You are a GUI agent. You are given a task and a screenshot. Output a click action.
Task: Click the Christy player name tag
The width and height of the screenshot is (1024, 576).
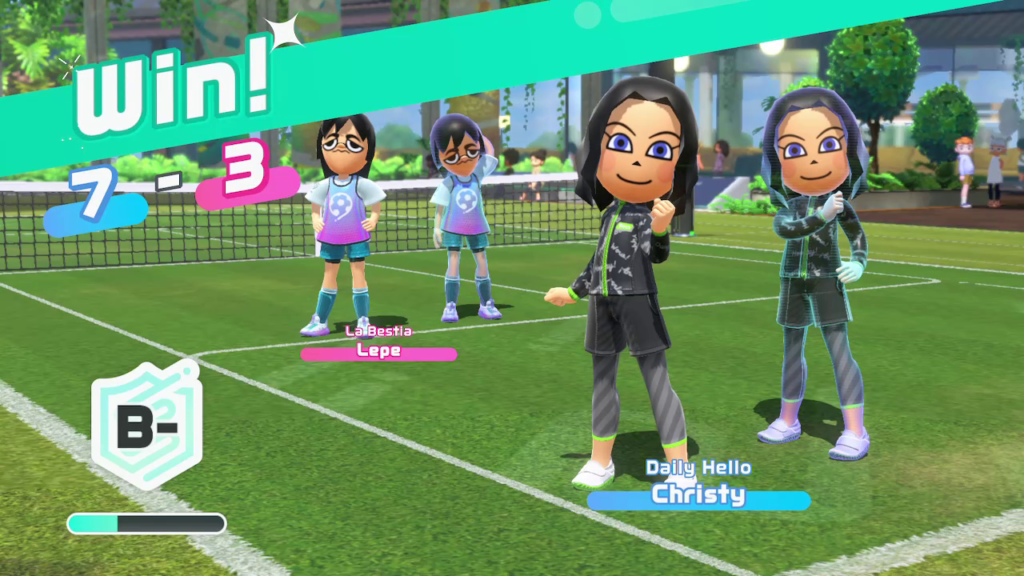point(698,495)
